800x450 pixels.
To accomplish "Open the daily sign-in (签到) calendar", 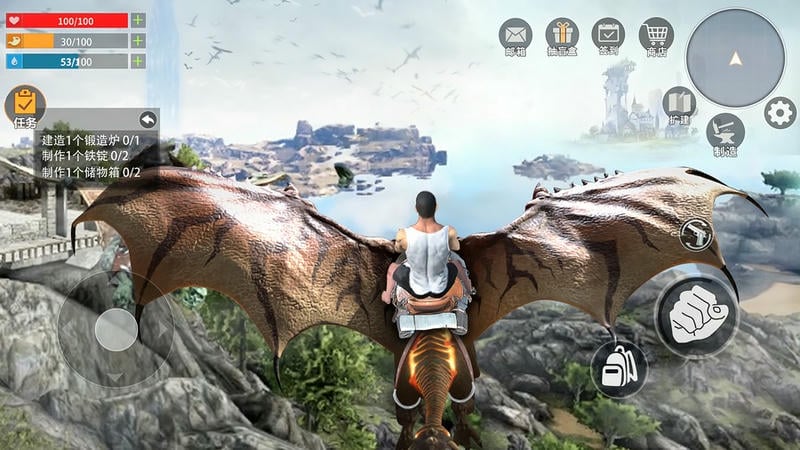I will 608,35.
